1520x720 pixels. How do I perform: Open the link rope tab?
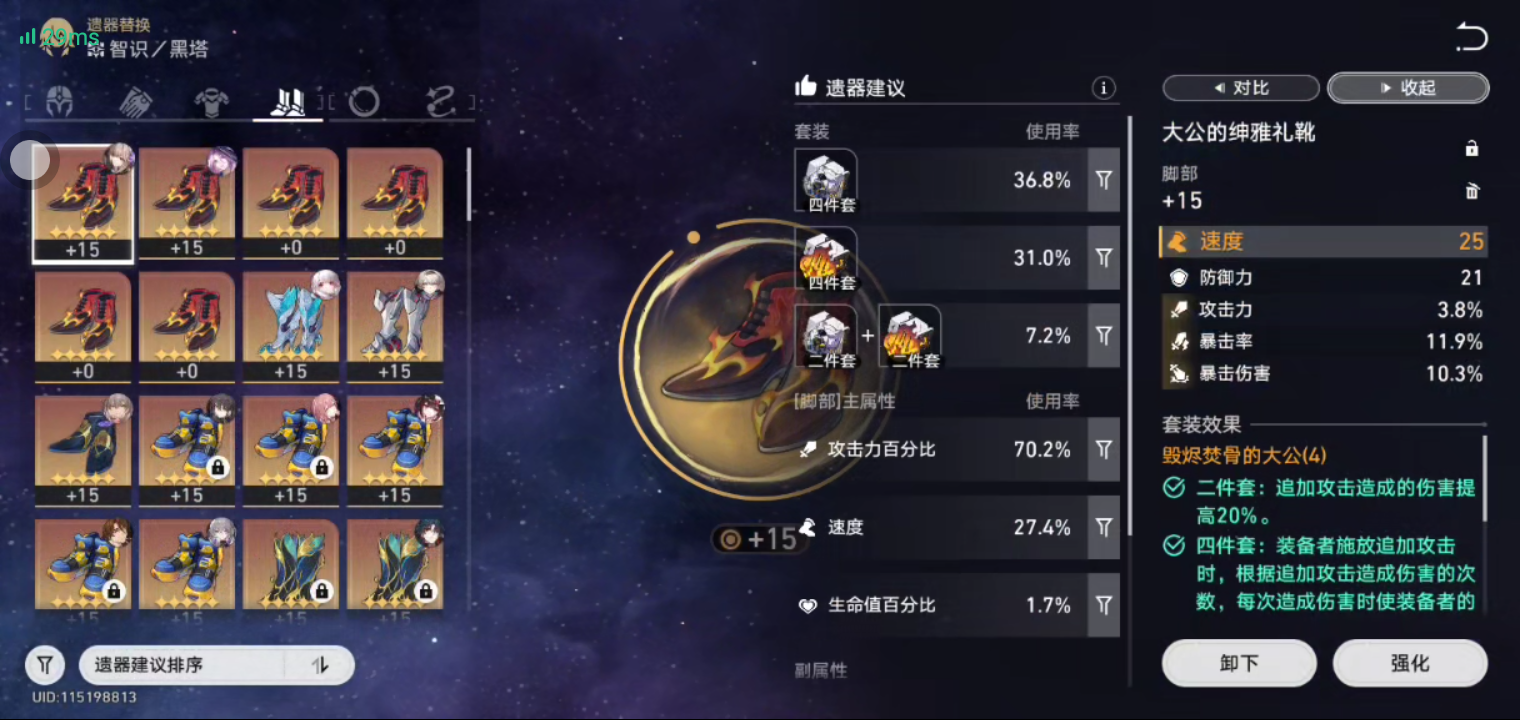(440, 102)
